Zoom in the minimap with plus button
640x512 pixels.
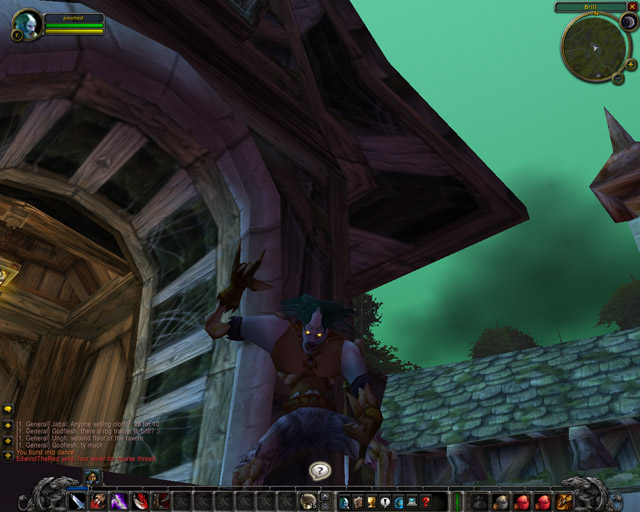pos(630,65)
